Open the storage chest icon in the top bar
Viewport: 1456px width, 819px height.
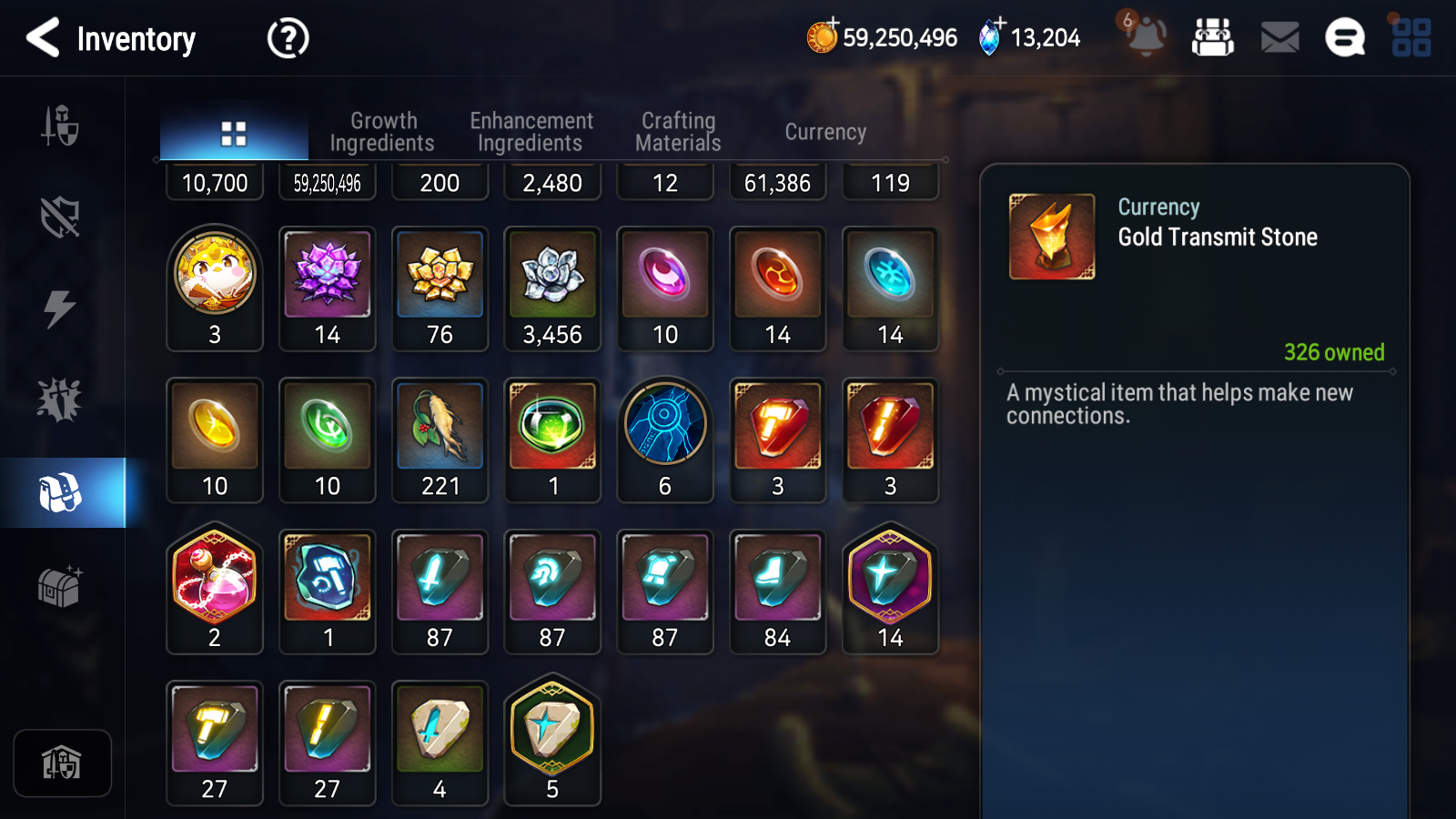click(1214, 38)
